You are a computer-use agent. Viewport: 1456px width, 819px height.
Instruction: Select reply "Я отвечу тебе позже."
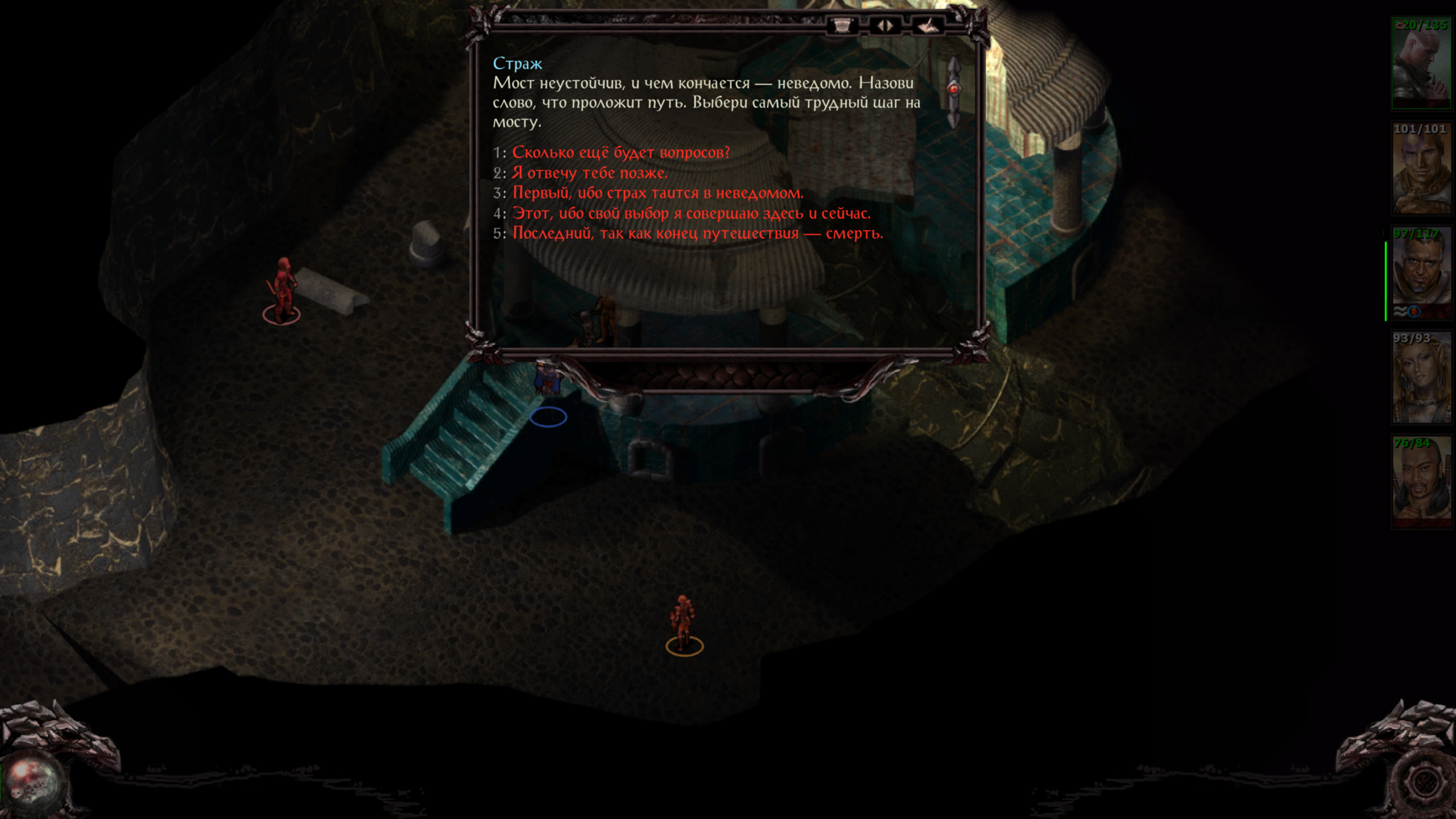coord(590,173)
